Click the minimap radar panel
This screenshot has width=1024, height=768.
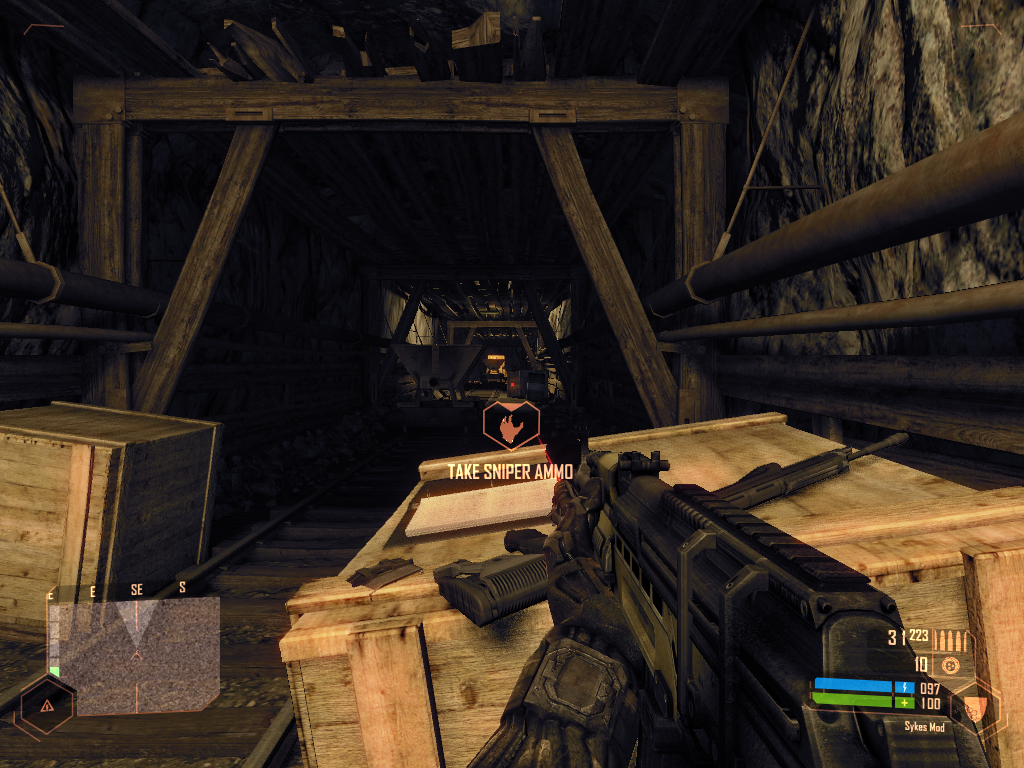pyautogui.click(x=134, y=655)
